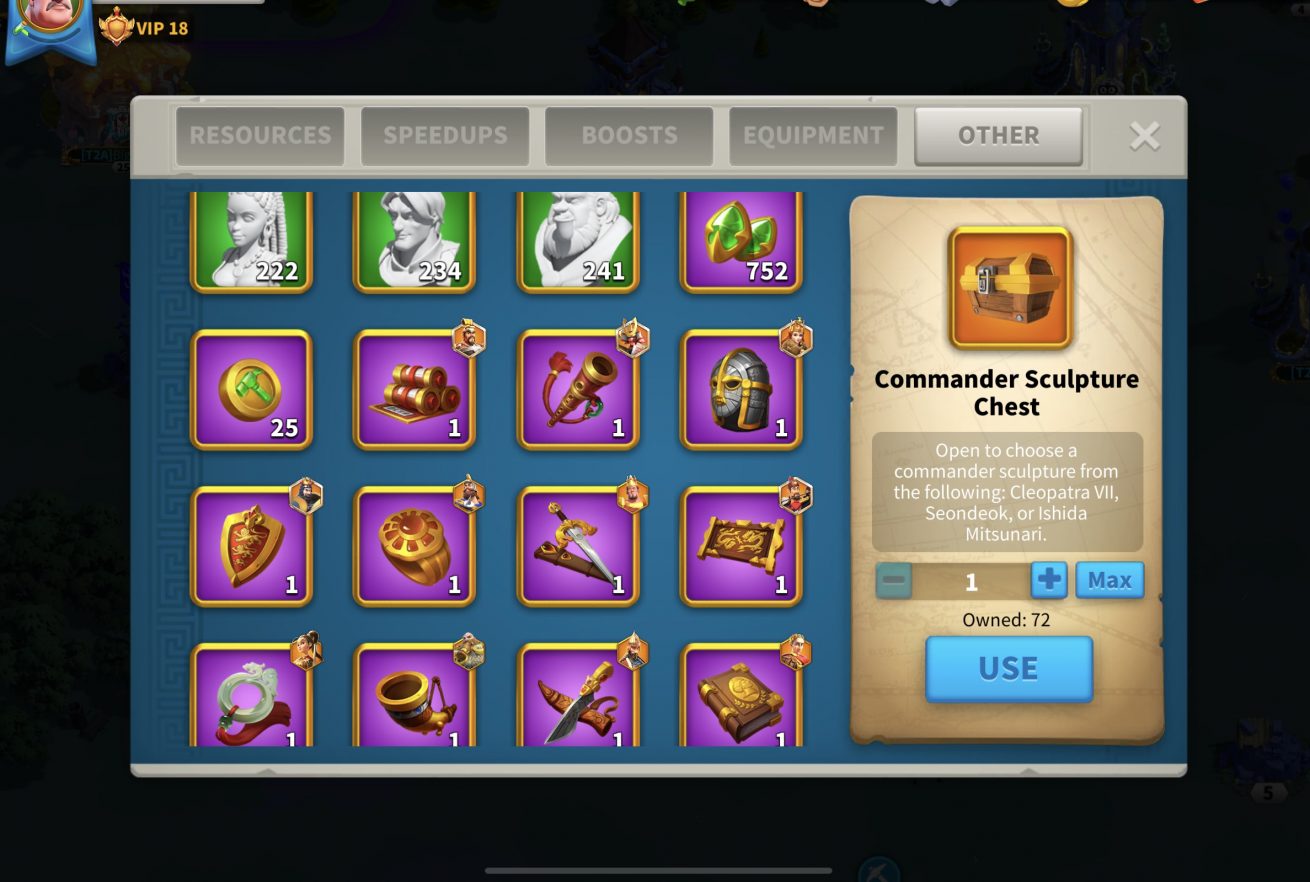Select the sword and scabbard item
This screenshot has height=882, width=1310.
(x=578, y=546)
